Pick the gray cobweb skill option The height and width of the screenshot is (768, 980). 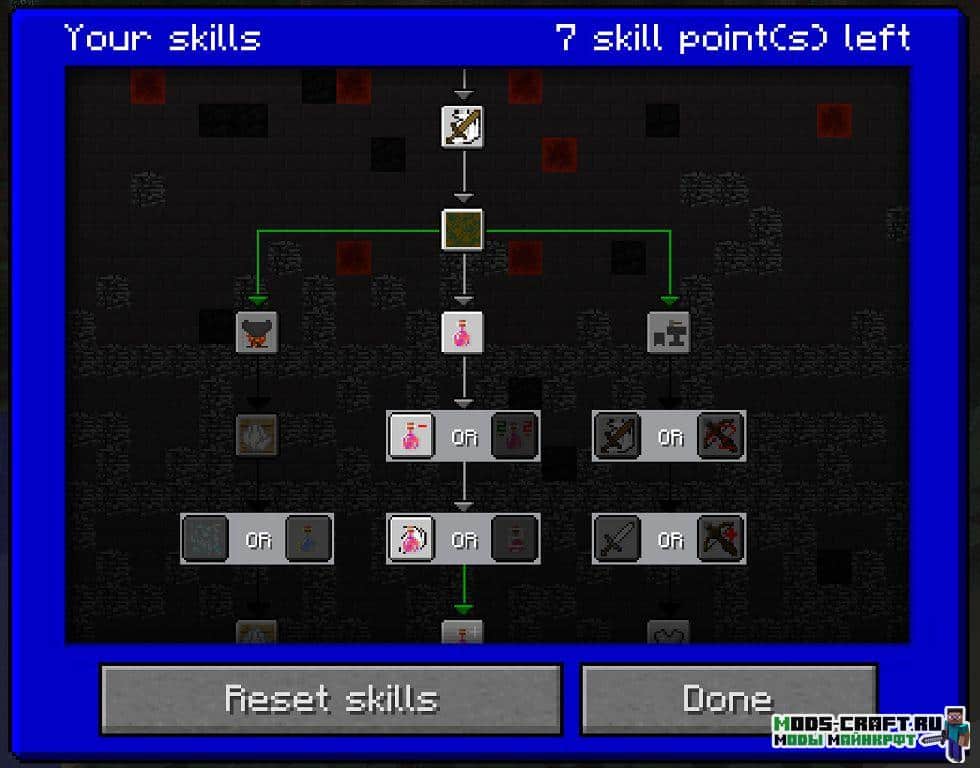click(x=206, y=539)
